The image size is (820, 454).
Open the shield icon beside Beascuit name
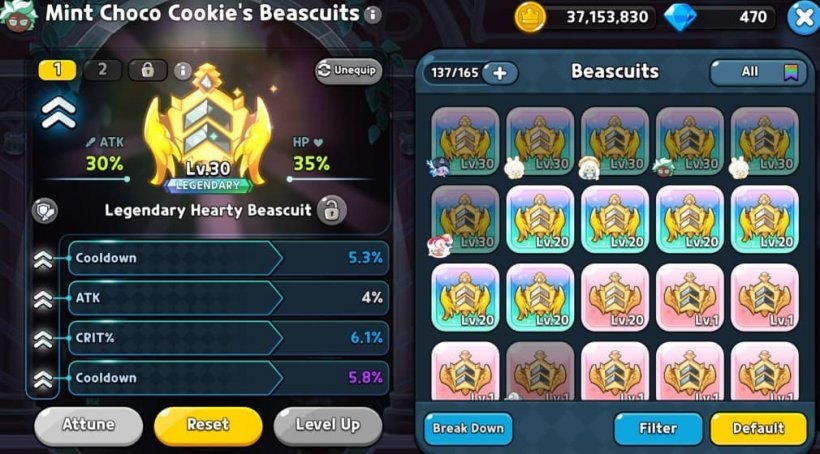[45, 210]
